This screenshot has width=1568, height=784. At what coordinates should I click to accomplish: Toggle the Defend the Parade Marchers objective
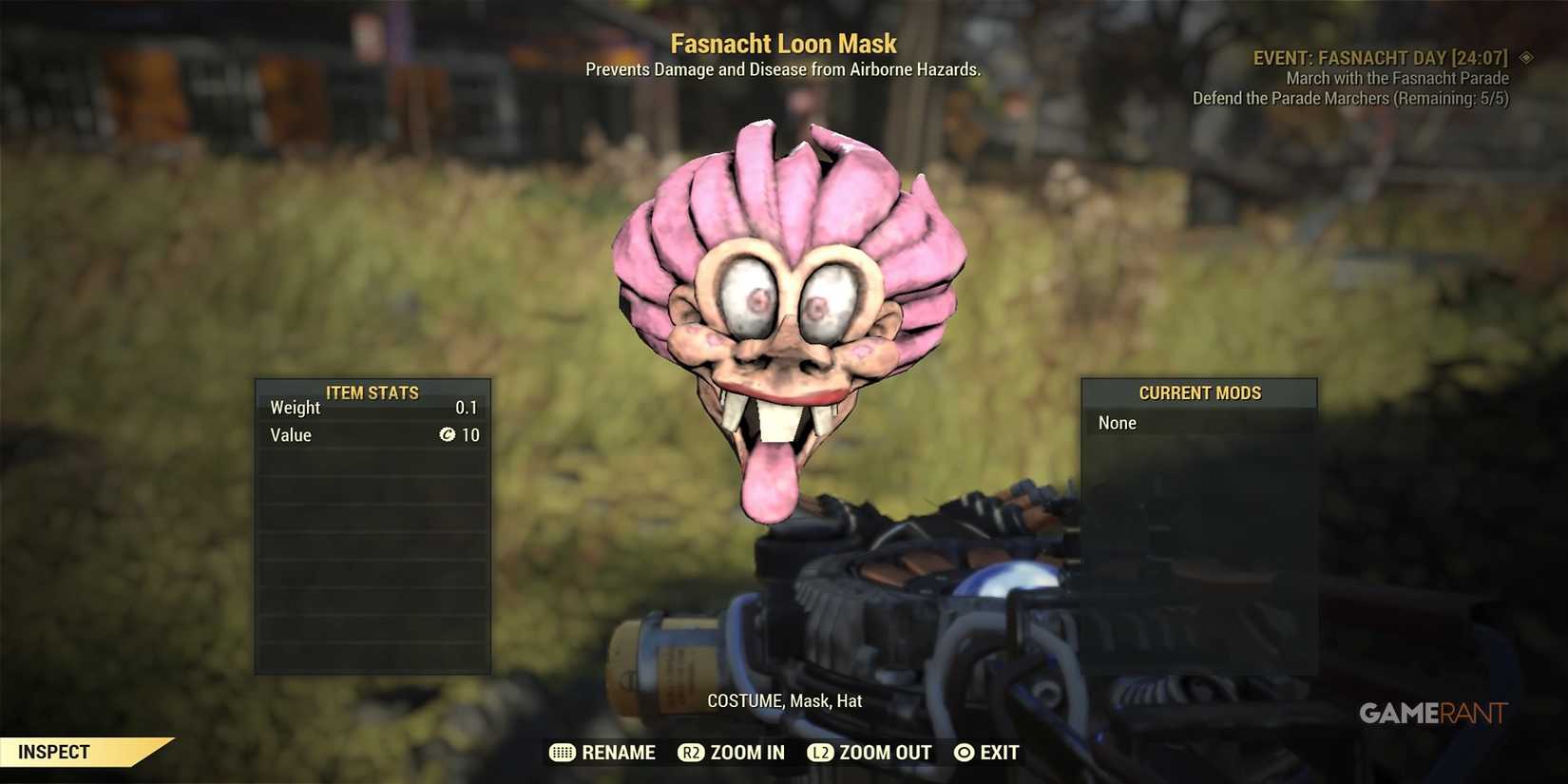(x=1350, y=98)
